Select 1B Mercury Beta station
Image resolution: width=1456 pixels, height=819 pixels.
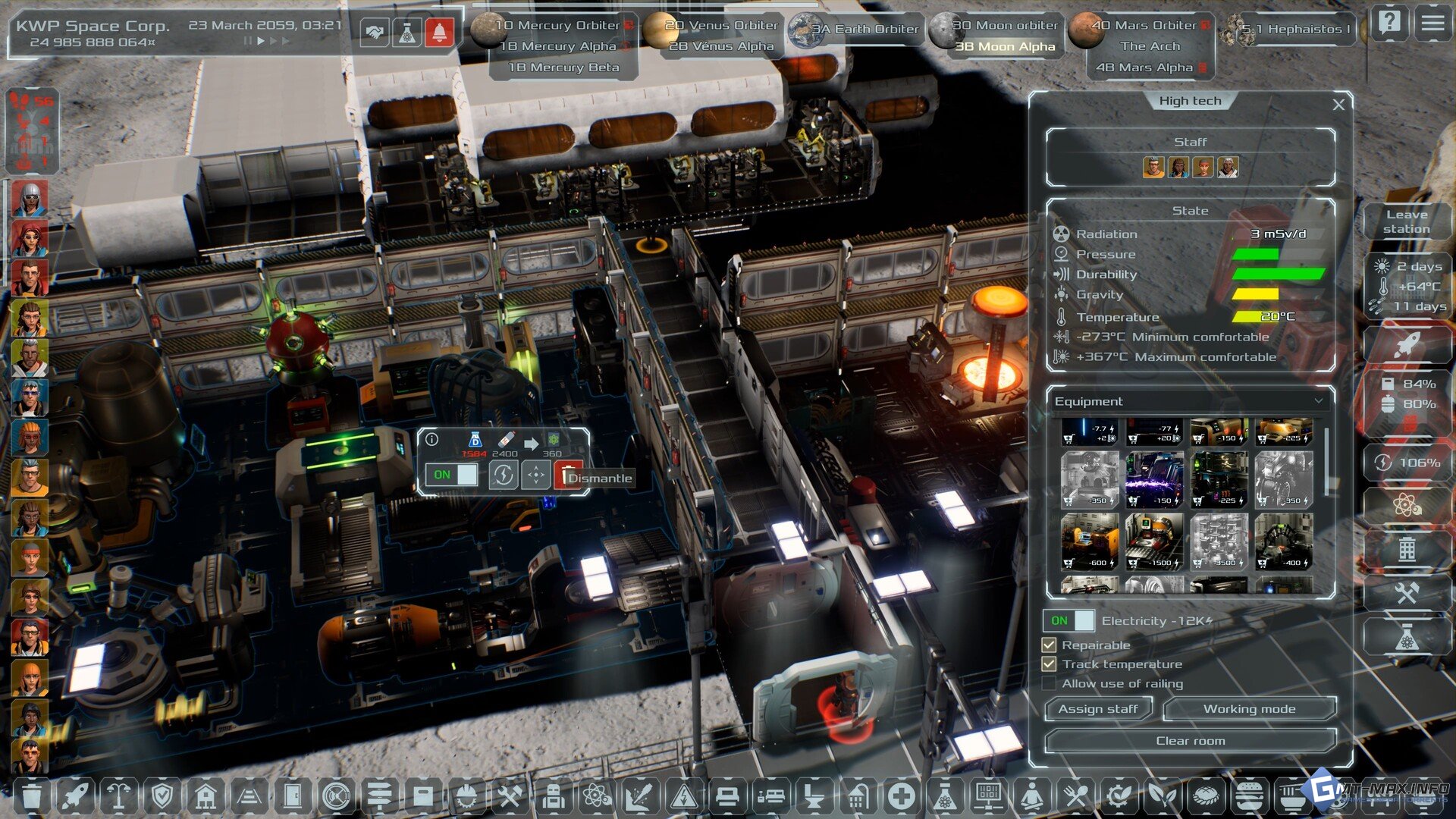click(x=563, y=67)
